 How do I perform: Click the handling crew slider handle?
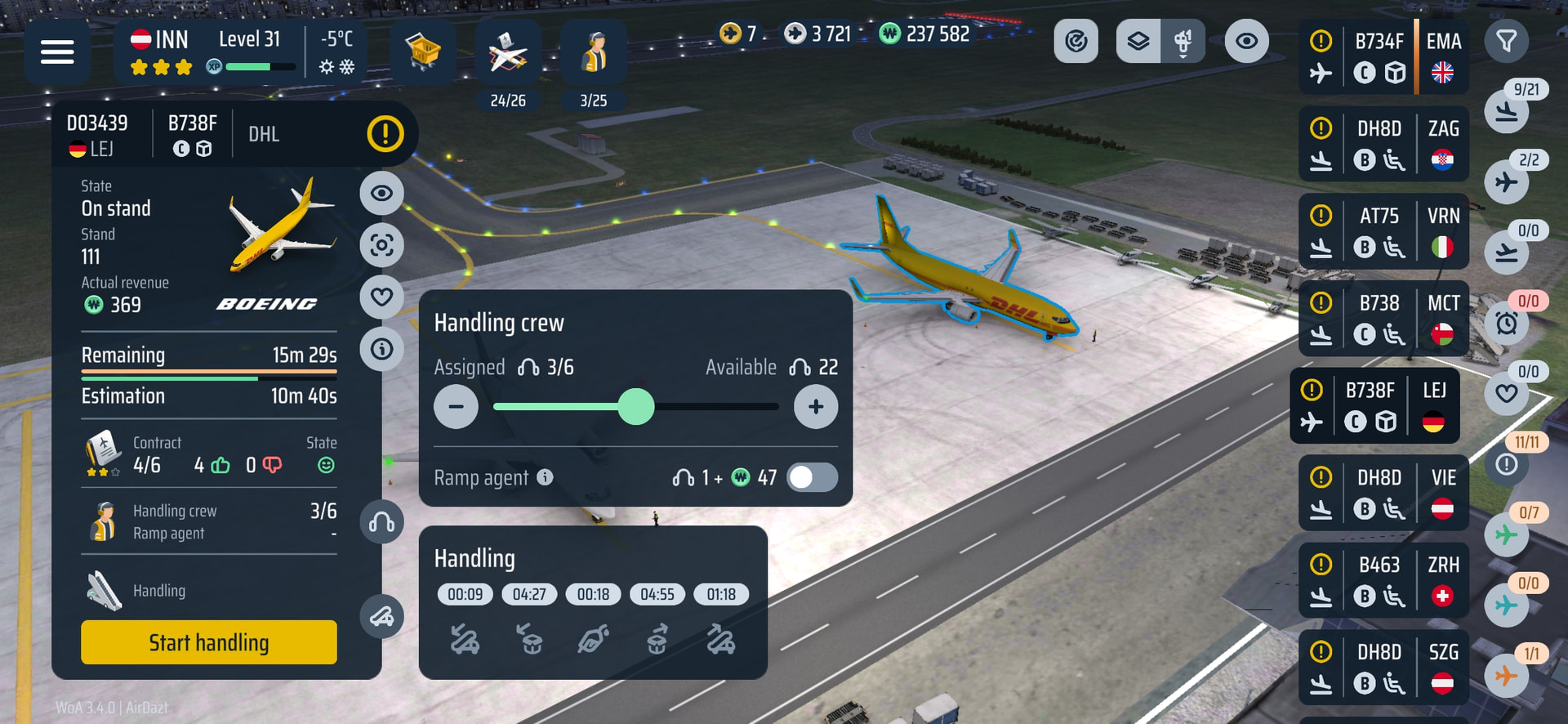tap(636, 407)
